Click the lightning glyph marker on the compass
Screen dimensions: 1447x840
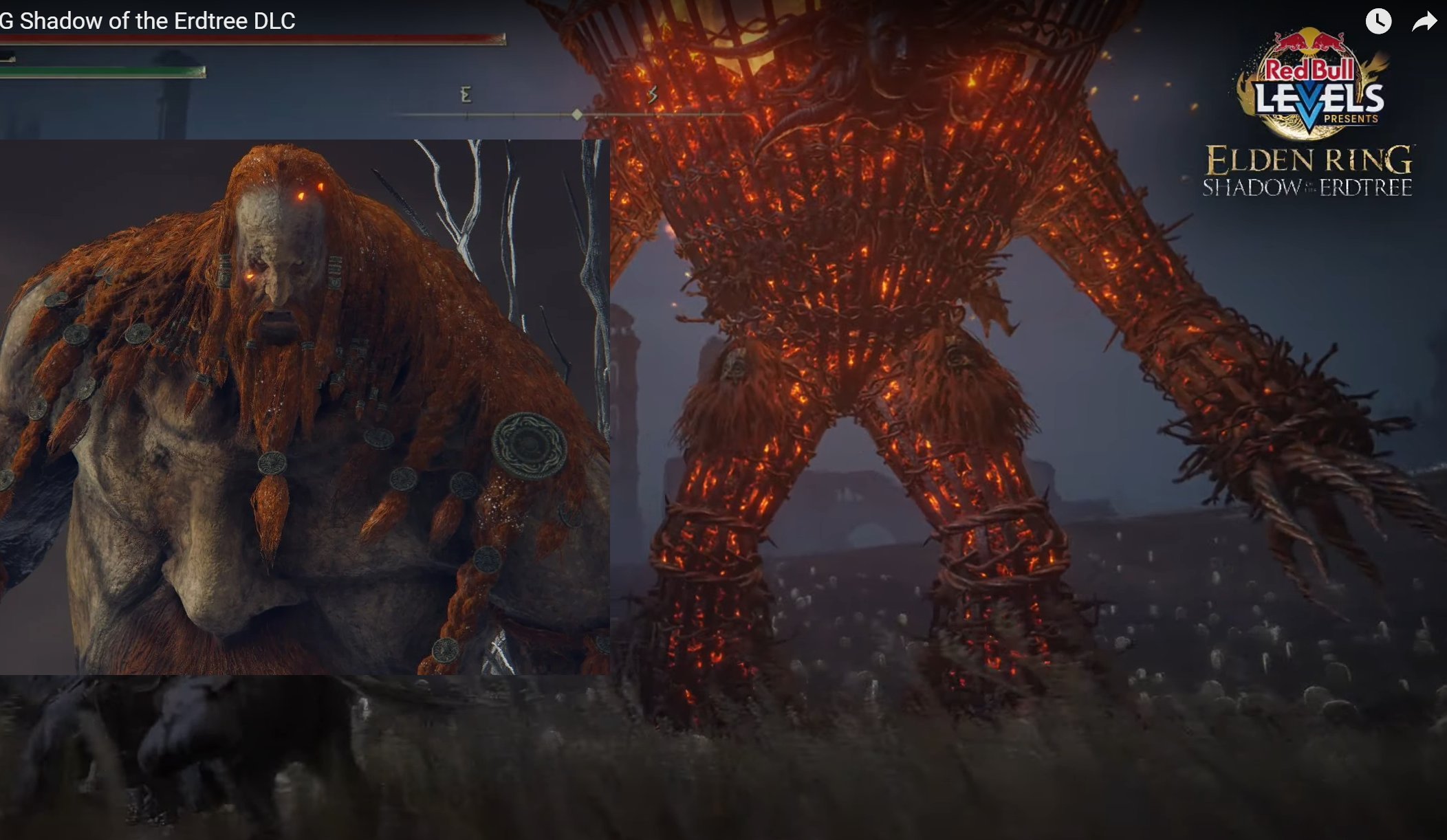tap(654, 92)
